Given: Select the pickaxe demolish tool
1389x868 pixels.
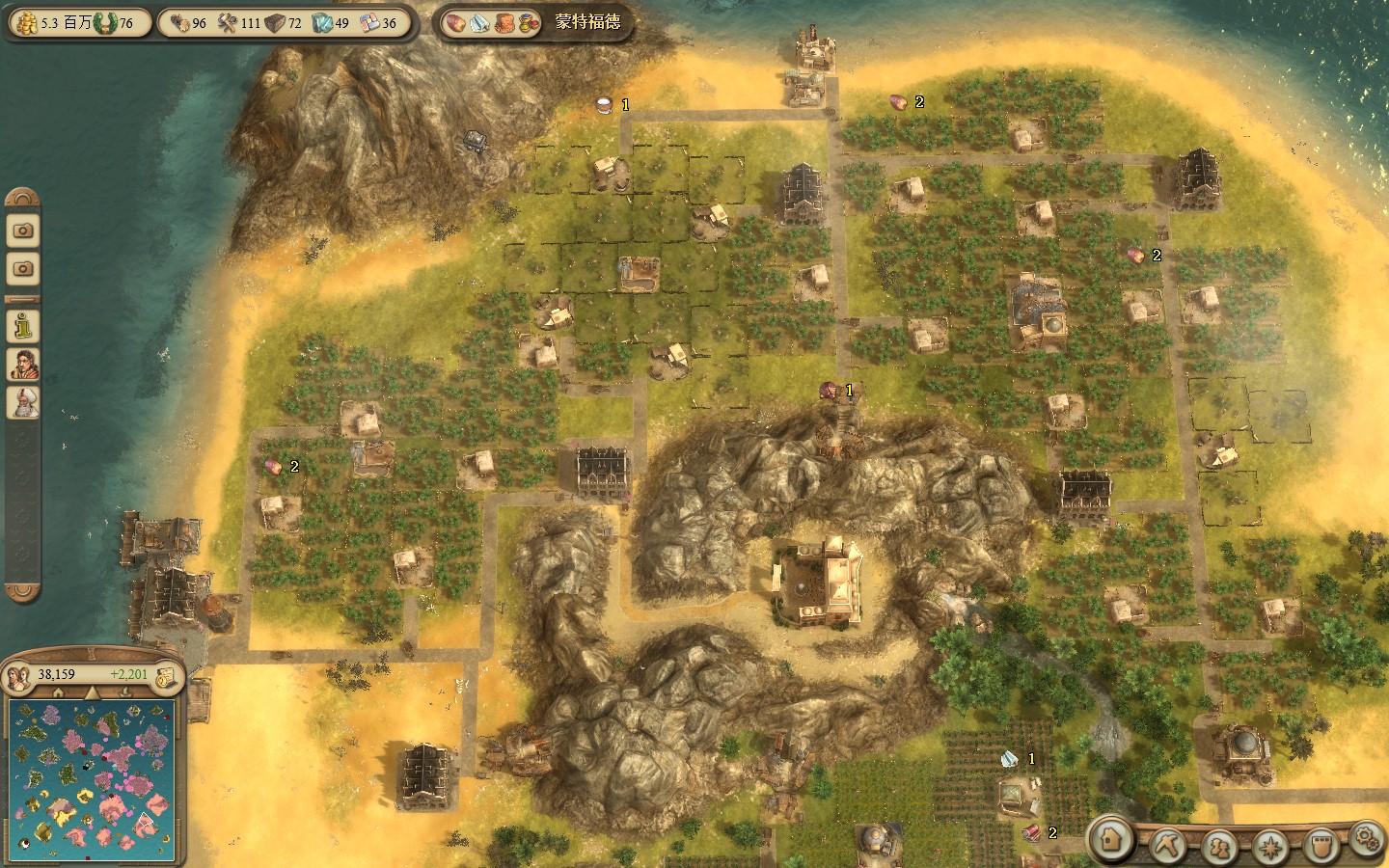Looking at the screenshot, I should 1165,846.
